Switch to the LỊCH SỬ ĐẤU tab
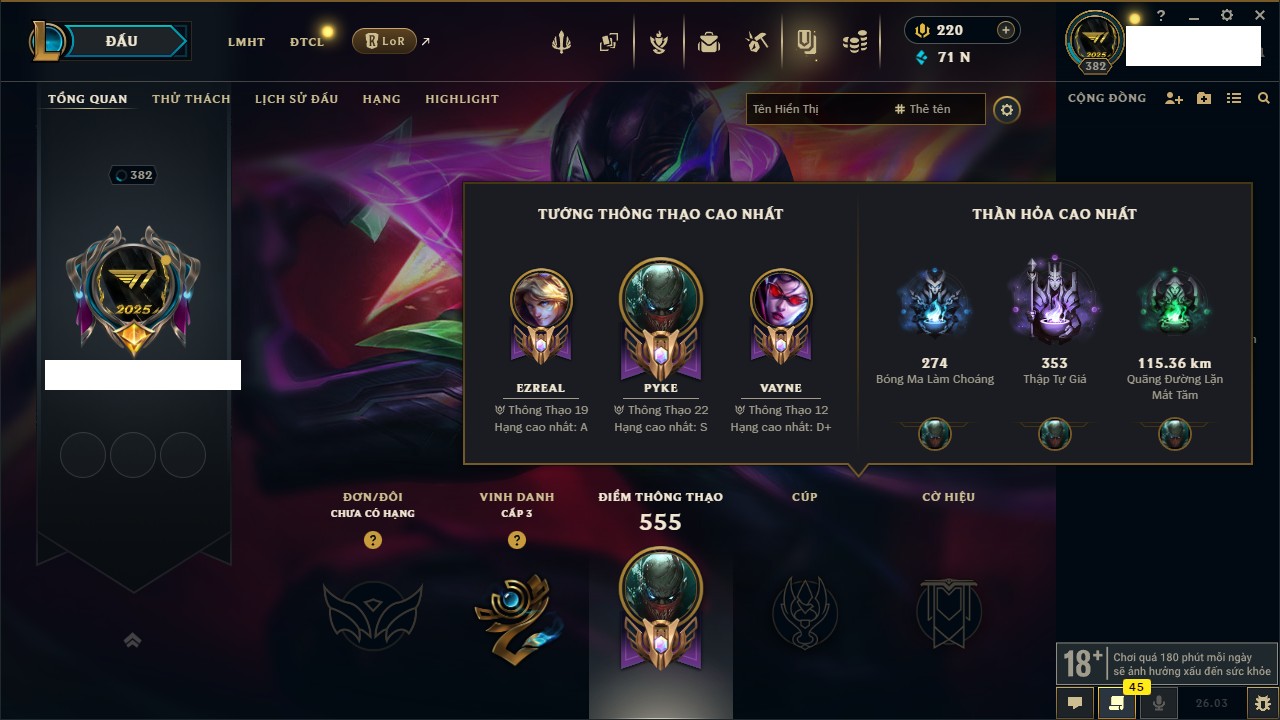The height and width of the screenshot is (720, 1280). pyautogui.click(x=296, y=99)
